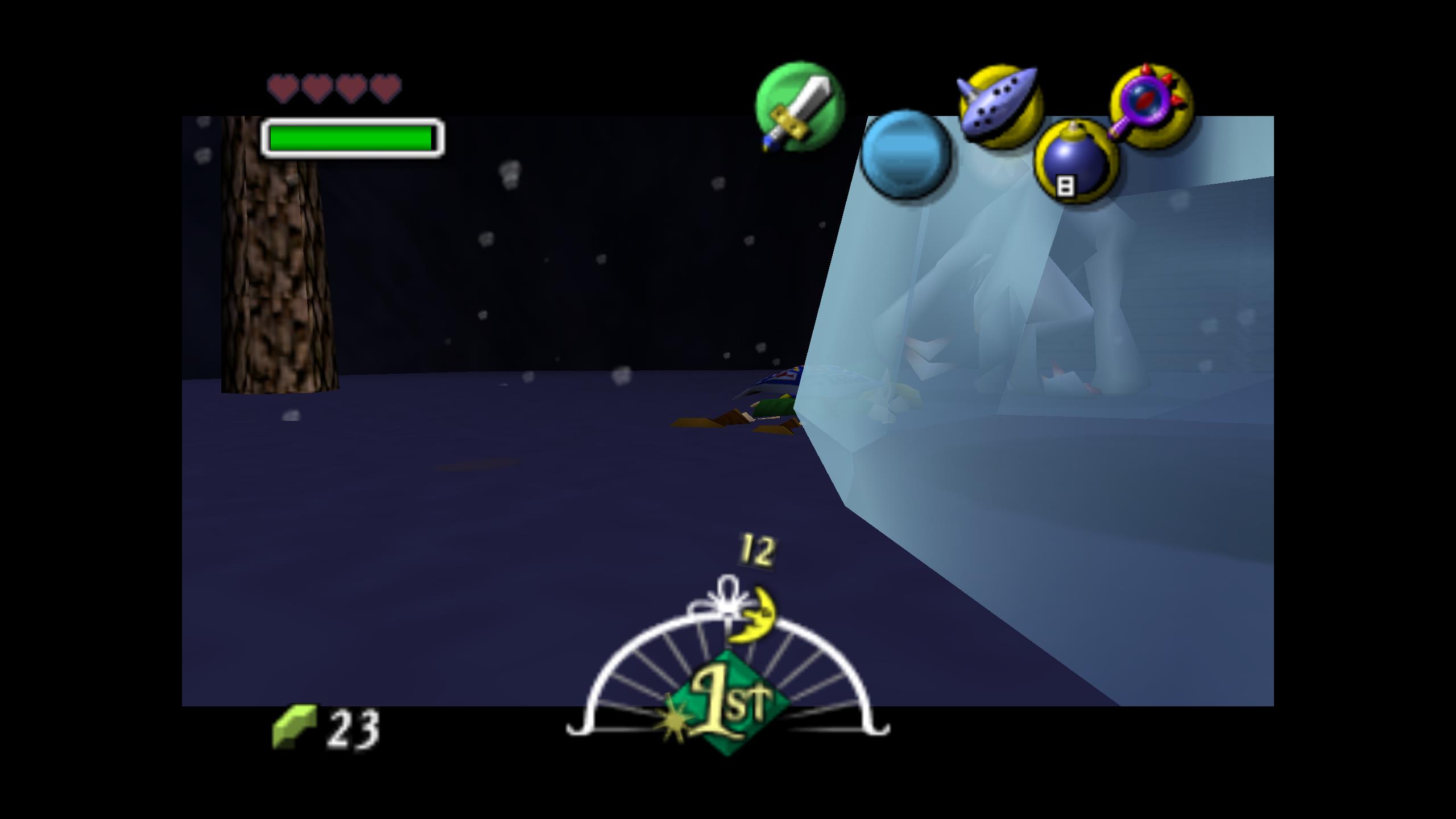Choose the Ocarina of Time item
Image resolution: width=1456 pixels, height=819 pixels.
(1000, 107)
